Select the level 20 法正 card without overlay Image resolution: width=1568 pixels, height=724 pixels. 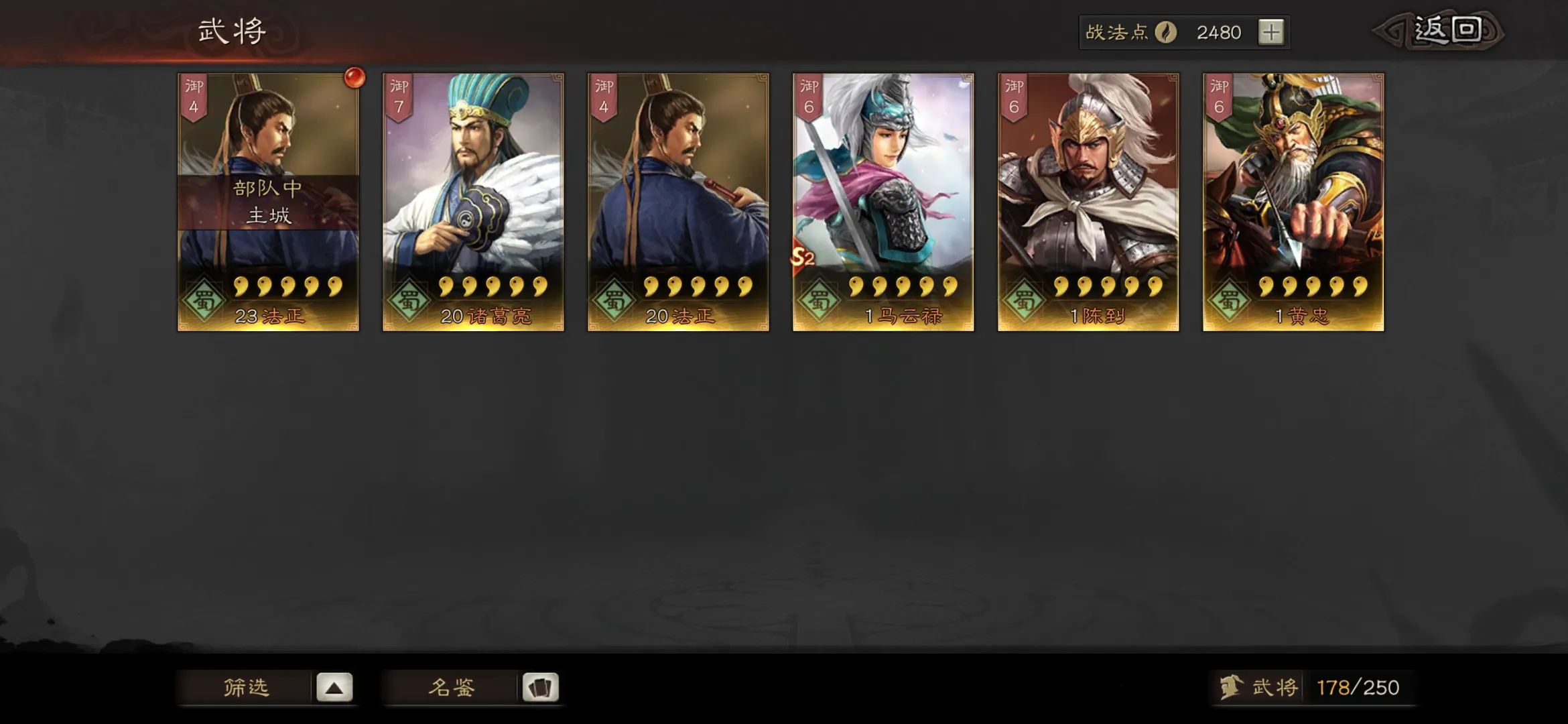click(678, 201)
